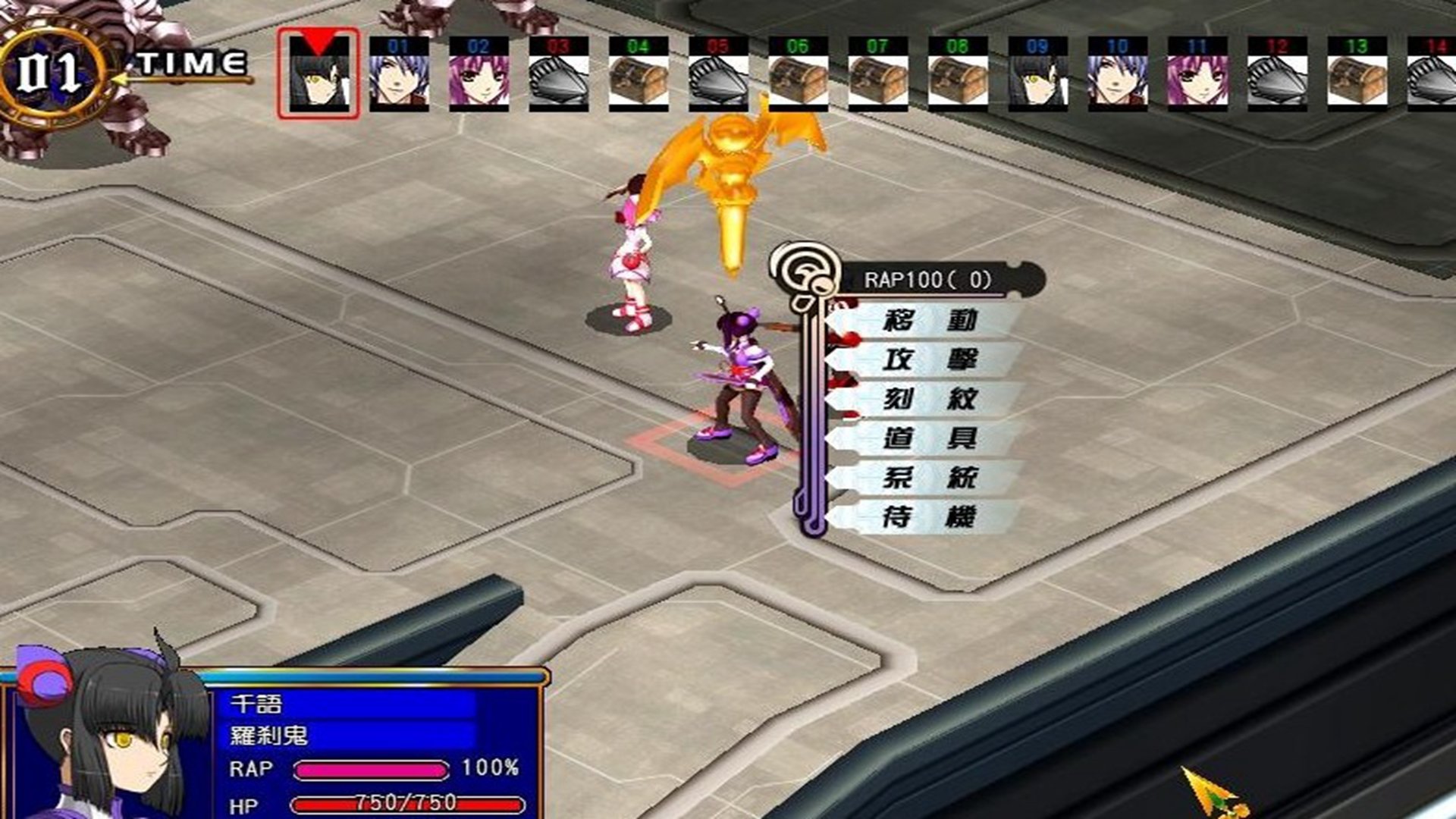Click the pink-haired portrait numbered 02
The image size is (1456, 819).
coord(479,74)
